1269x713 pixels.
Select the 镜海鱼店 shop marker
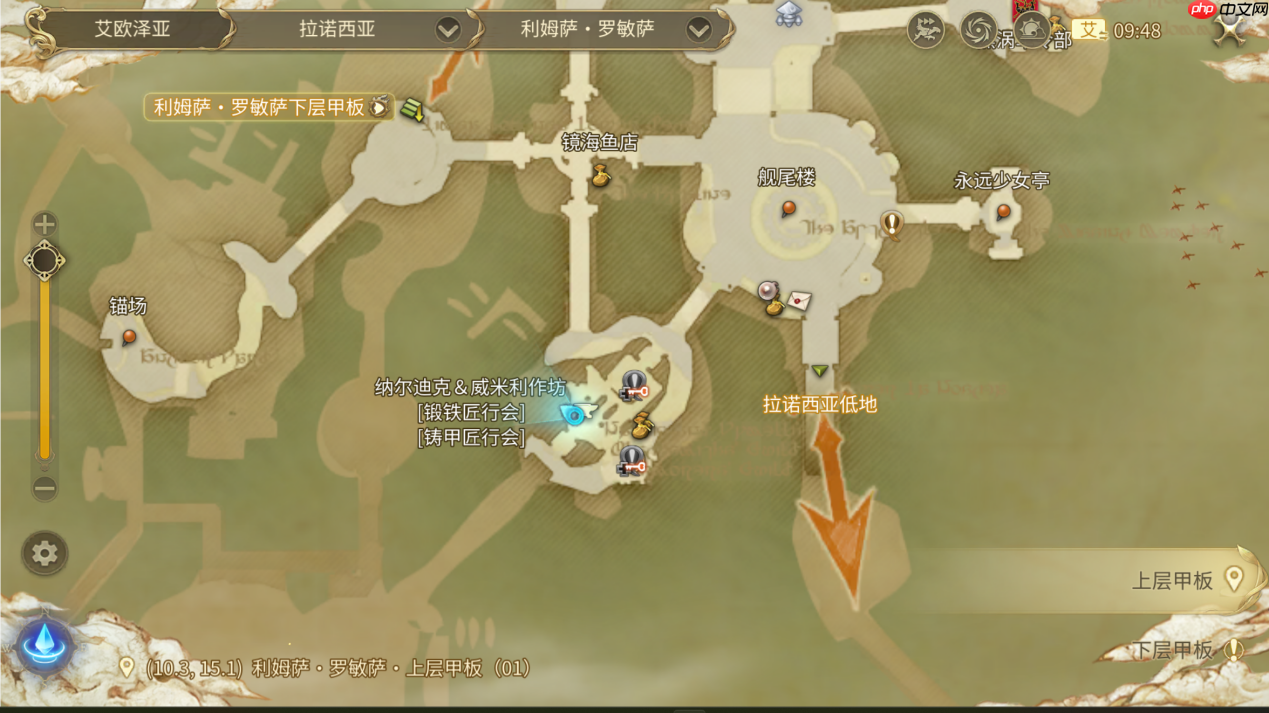point(600,177)
